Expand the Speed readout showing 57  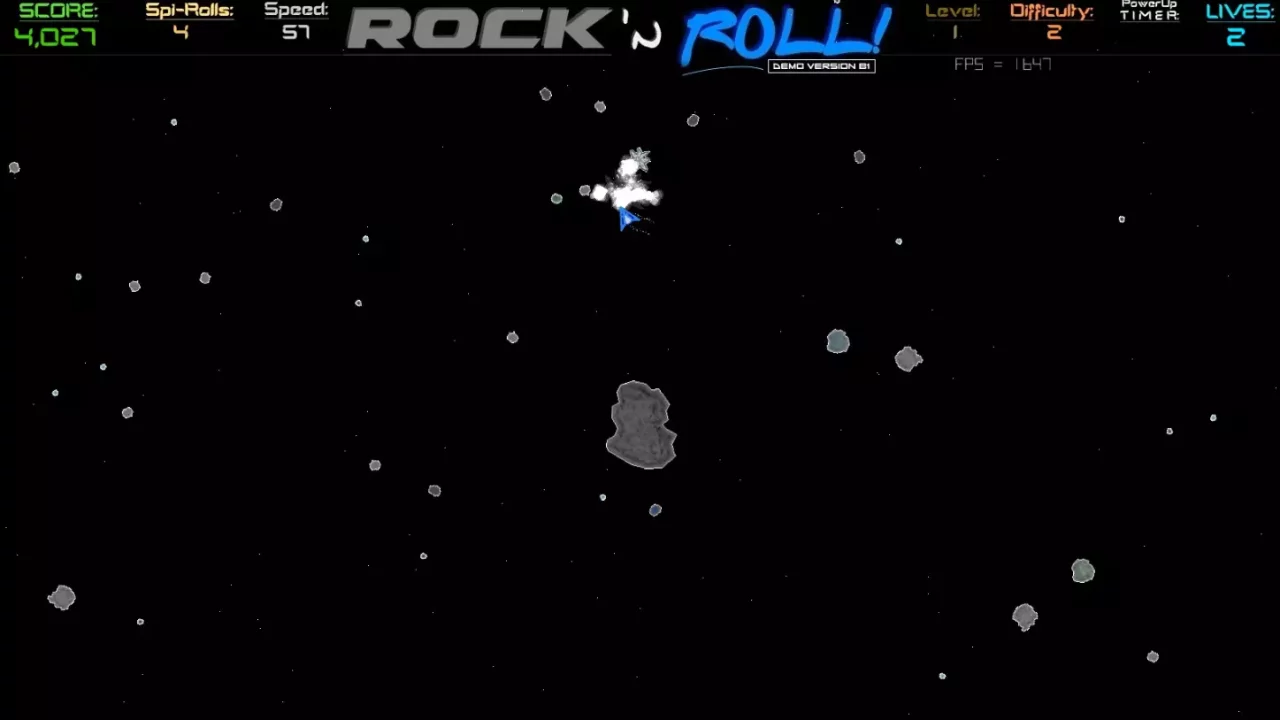click(x=296, y=22)
